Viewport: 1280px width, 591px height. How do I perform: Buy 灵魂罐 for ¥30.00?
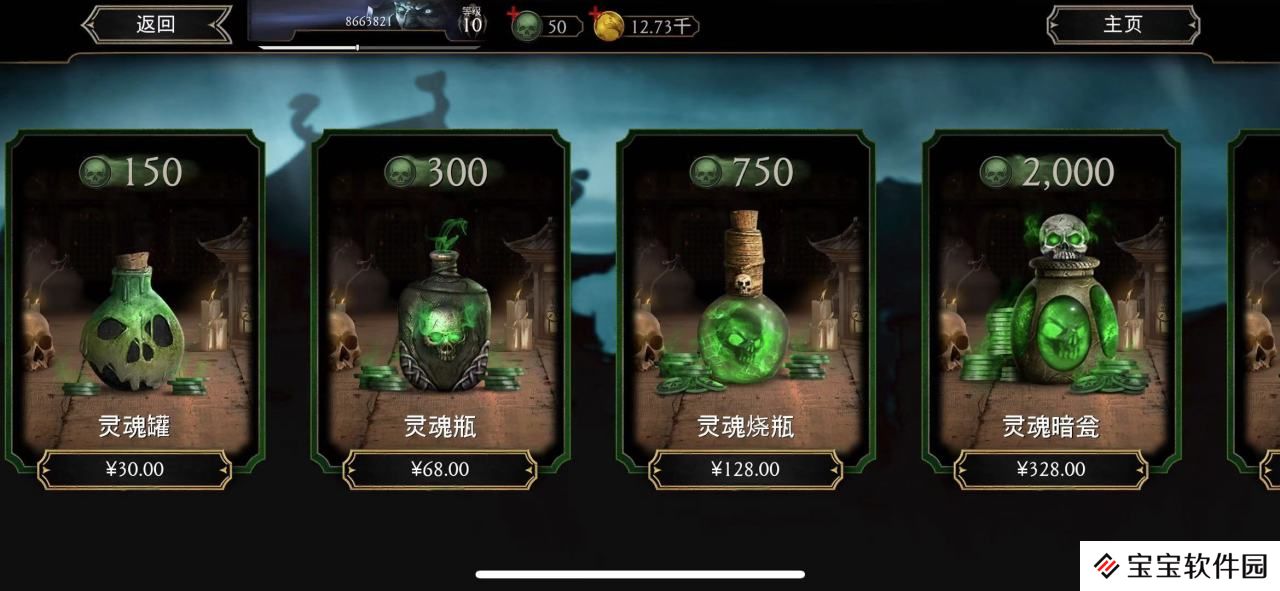click(135, 469)
